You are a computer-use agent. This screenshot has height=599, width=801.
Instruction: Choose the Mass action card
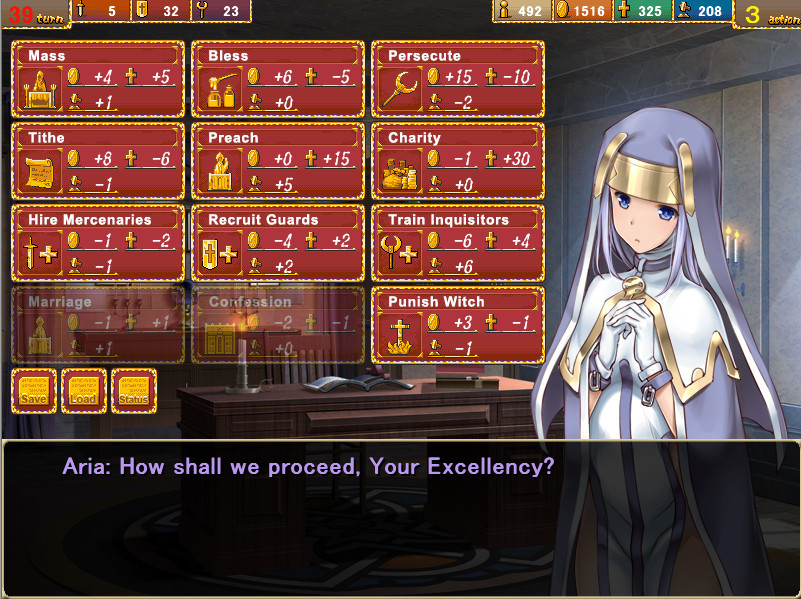(x=98, y=79)
